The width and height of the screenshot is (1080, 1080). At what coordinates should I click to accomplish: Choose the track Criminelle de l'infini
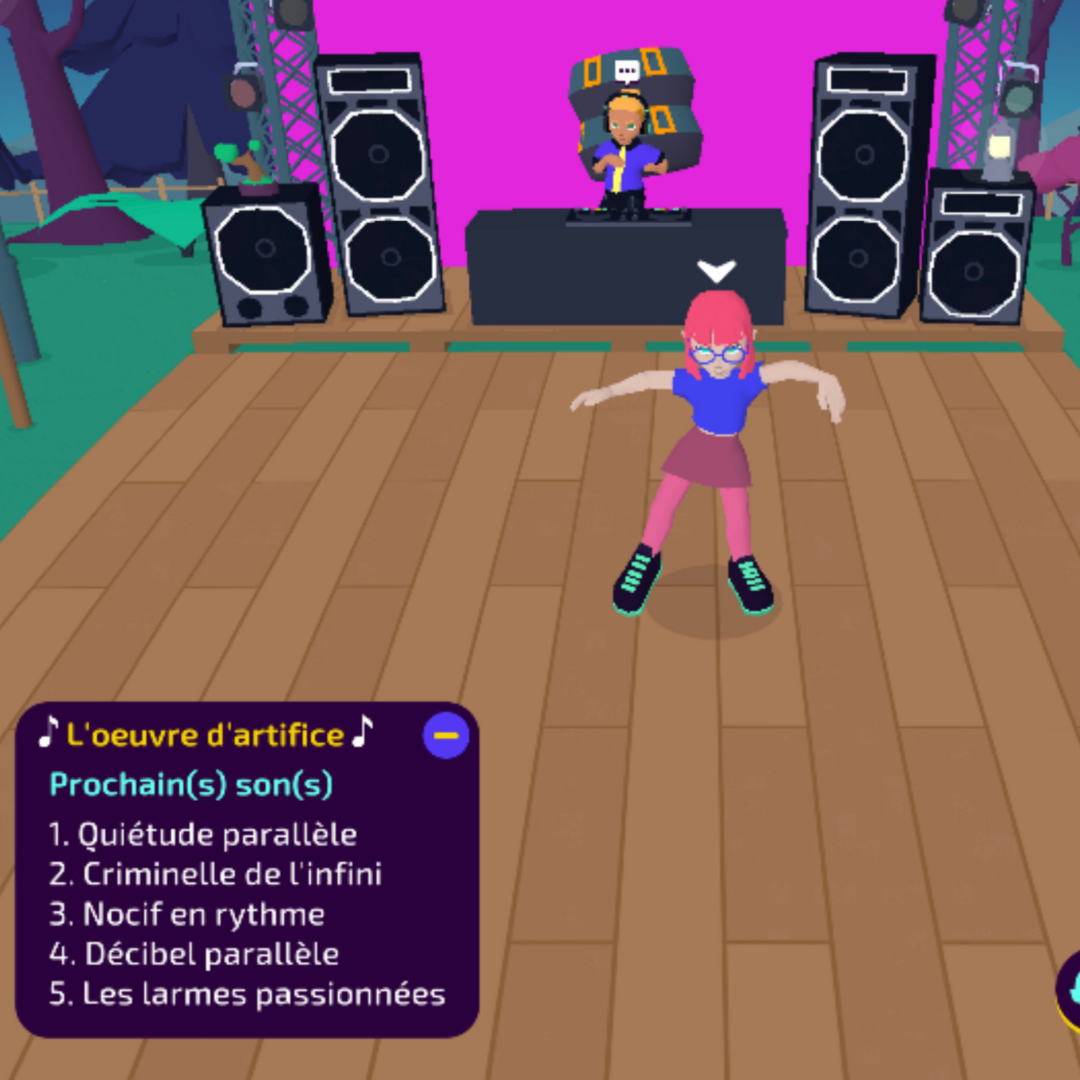tap(216, 874)
